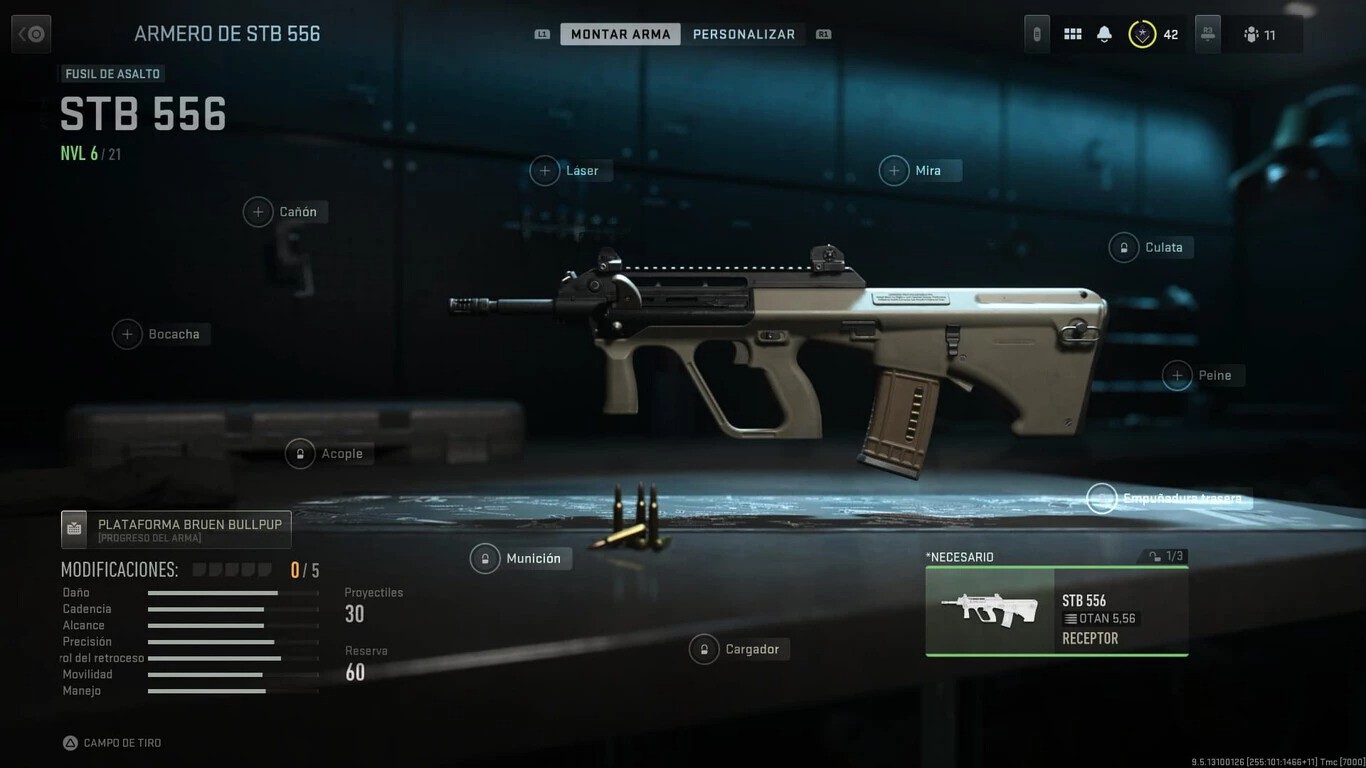Select the MONTAR ARMA tab
This screenshot has width=1366, height=768.
(x=620, y=33)
